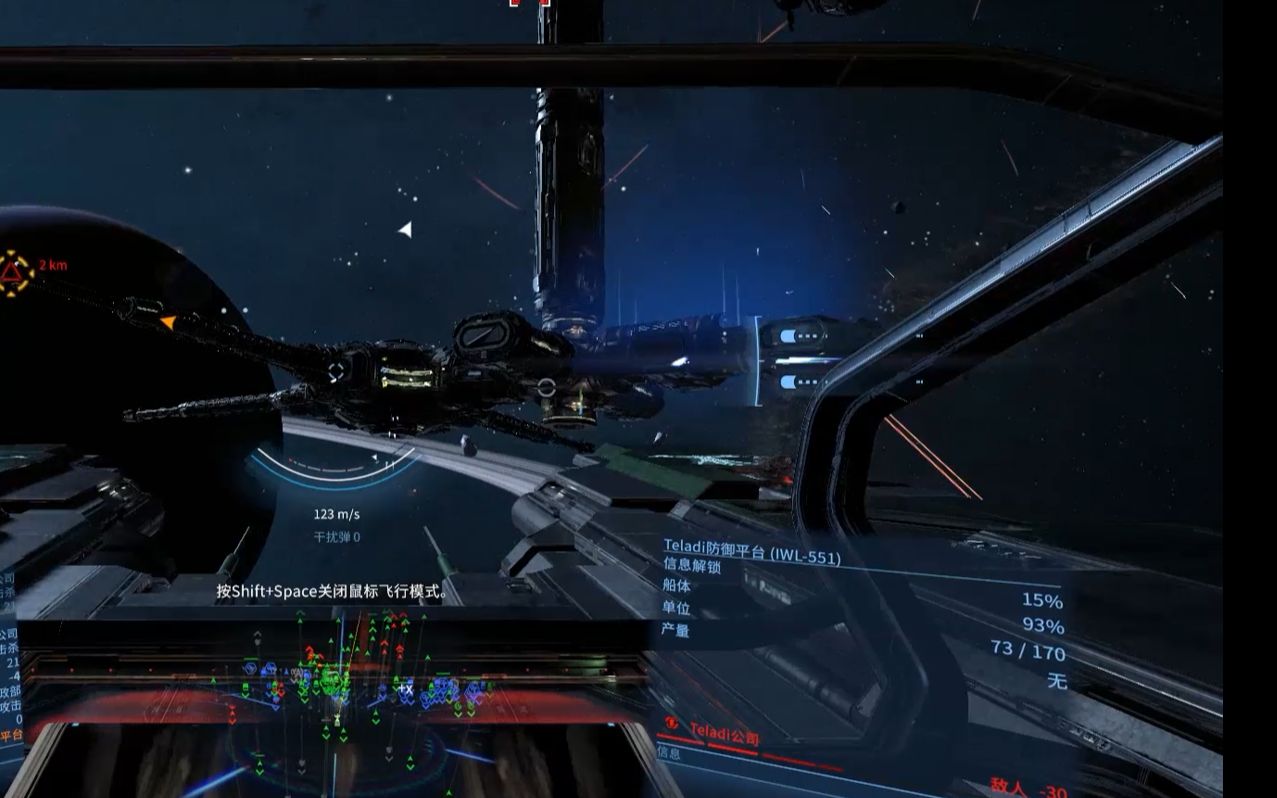Select the white triangle ship marker
The width and height of the screenshot is (1277, 798).
pyautogui.click(x=405, y=230)
